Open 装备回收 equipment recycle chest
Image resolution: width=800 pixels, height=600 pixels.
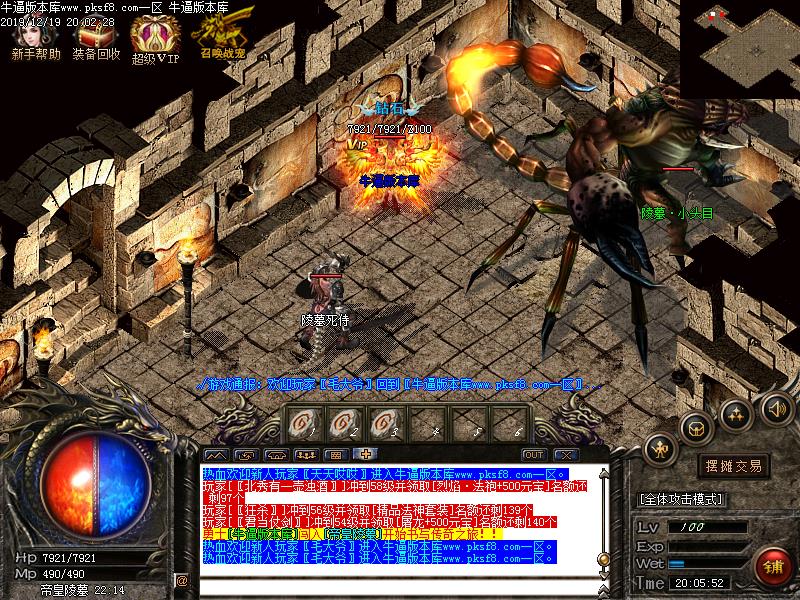click(x=96, y=38)
